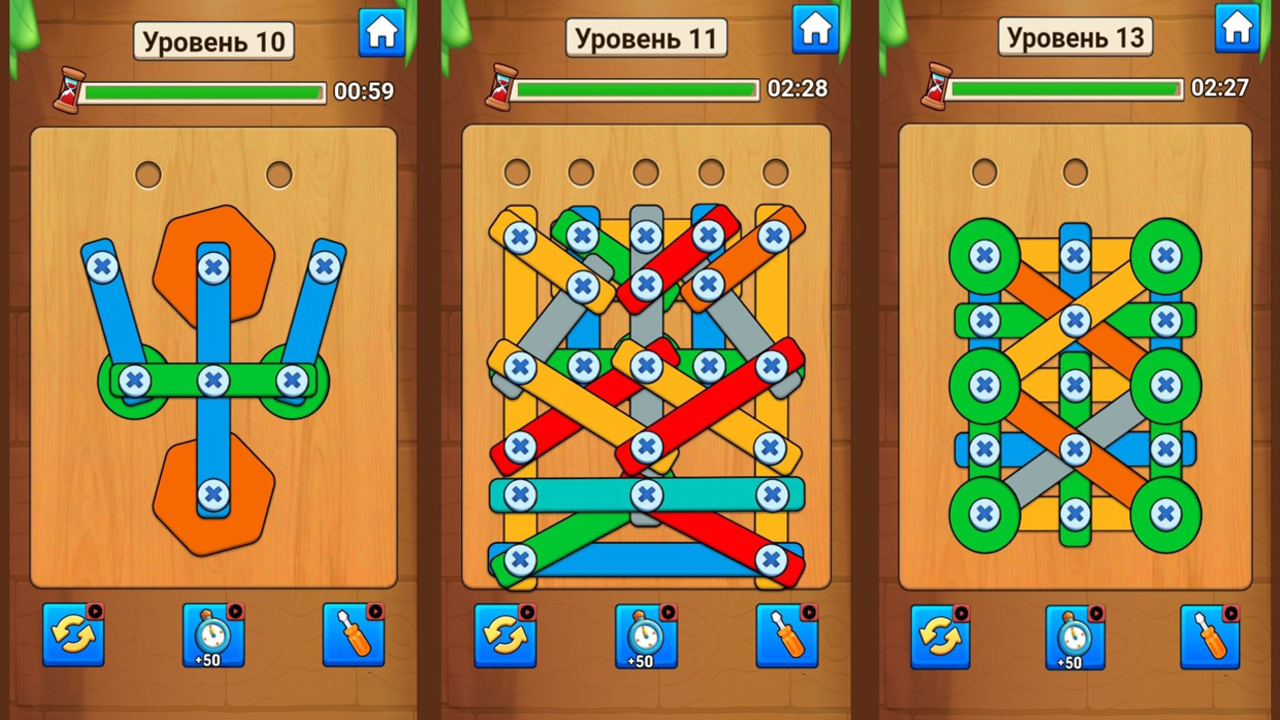
Task: Tap the middle hole above Level 11 board
Action: [x=645, y=173]
